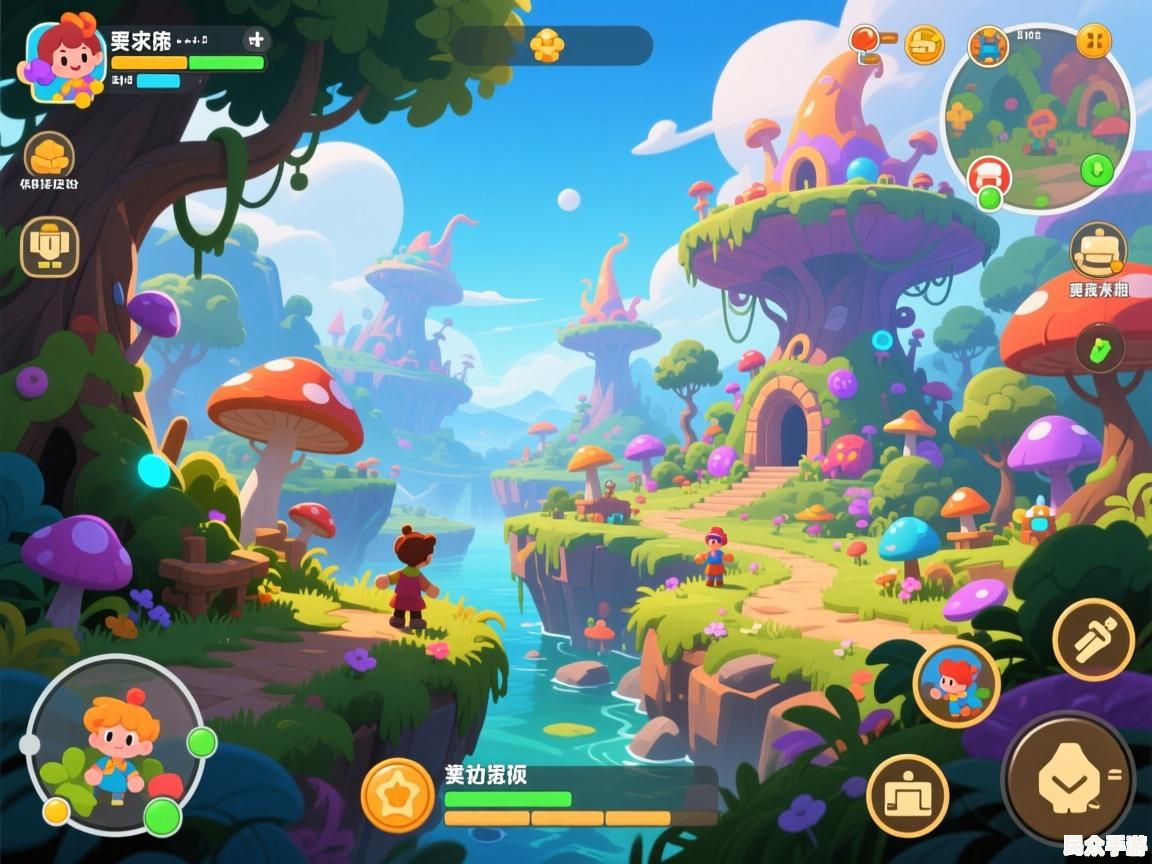Open the circular minimap
The width and height of the screenshot is (1152, 864).
(x=1037, y=120)
